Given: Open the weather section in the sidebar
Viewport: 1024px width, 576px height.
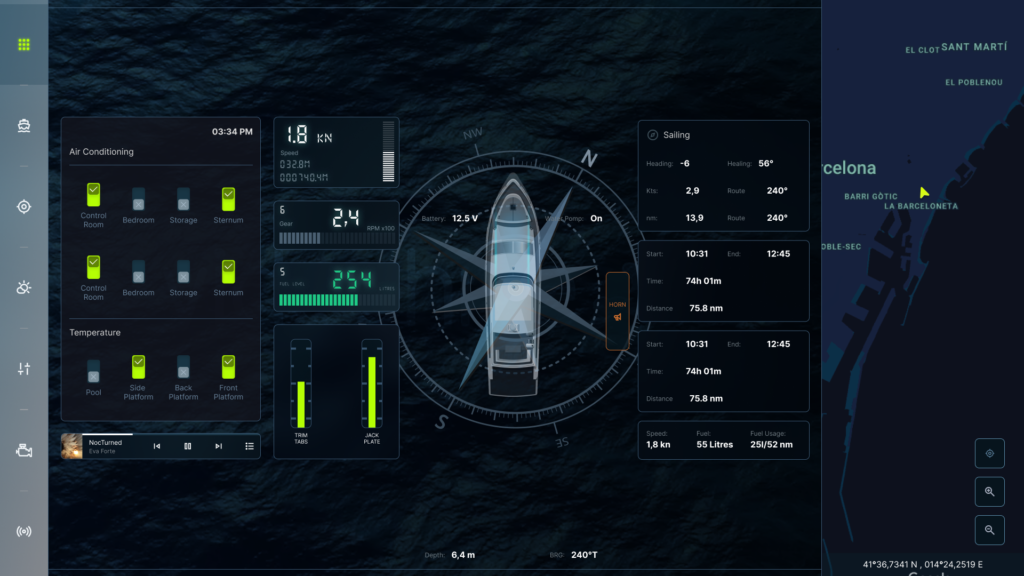Looking at the screenshot, I should coord(24,288).
